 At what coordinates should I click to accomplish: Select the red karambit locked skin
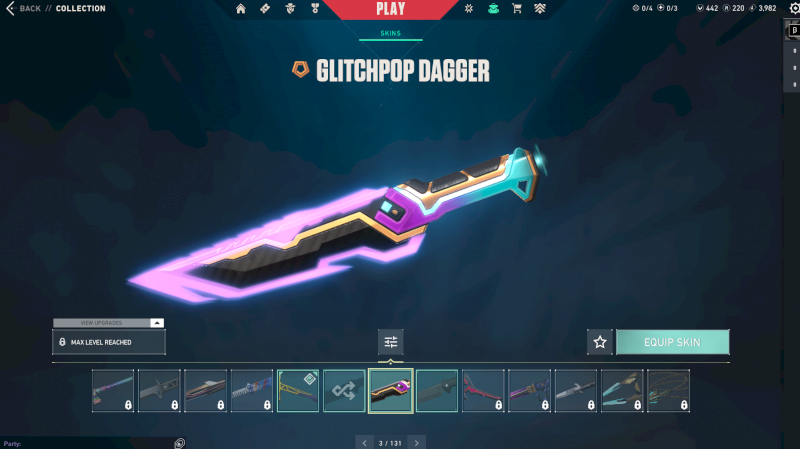coord(483,390)
